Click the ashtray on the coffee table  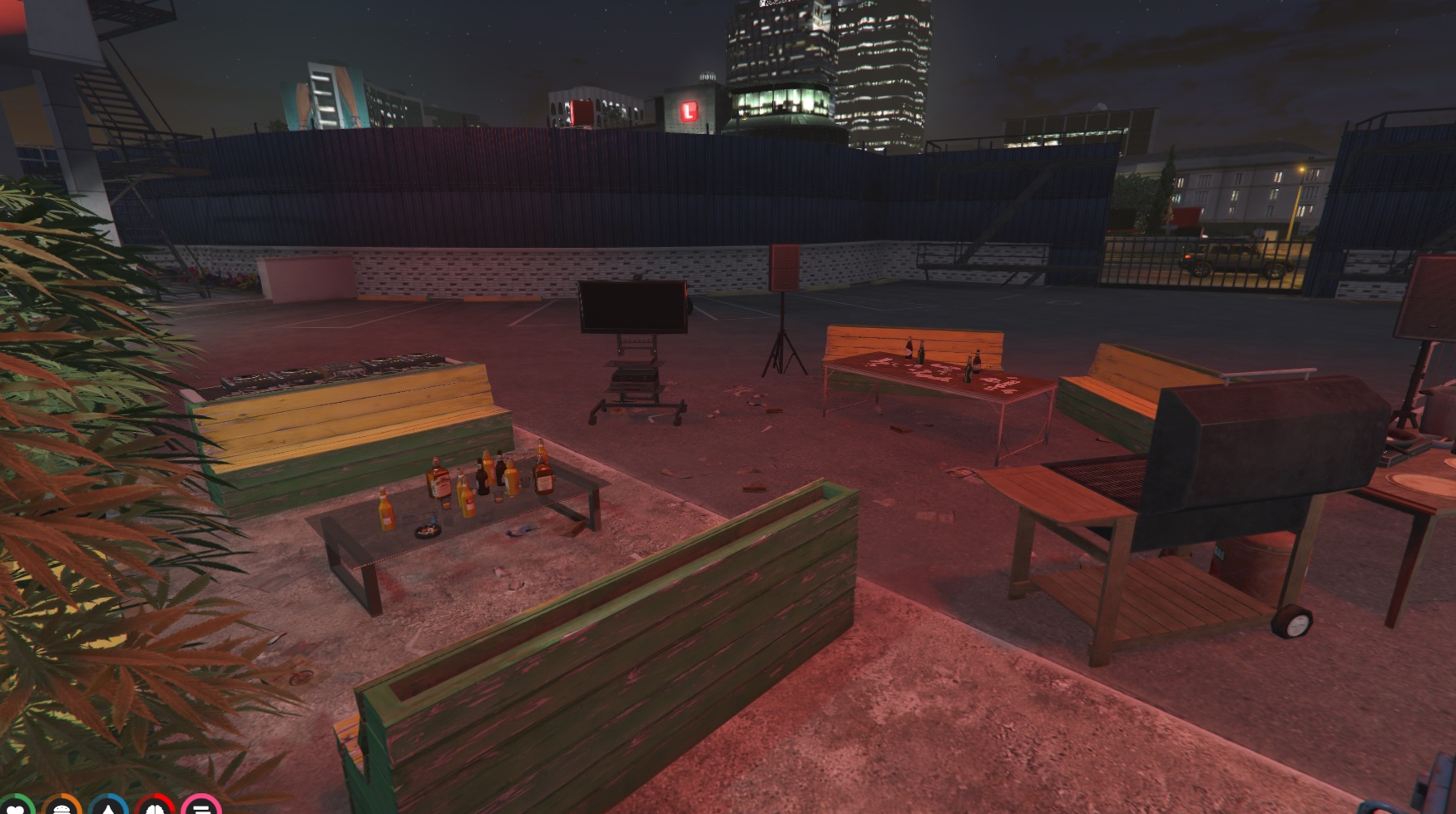[427, 533]
